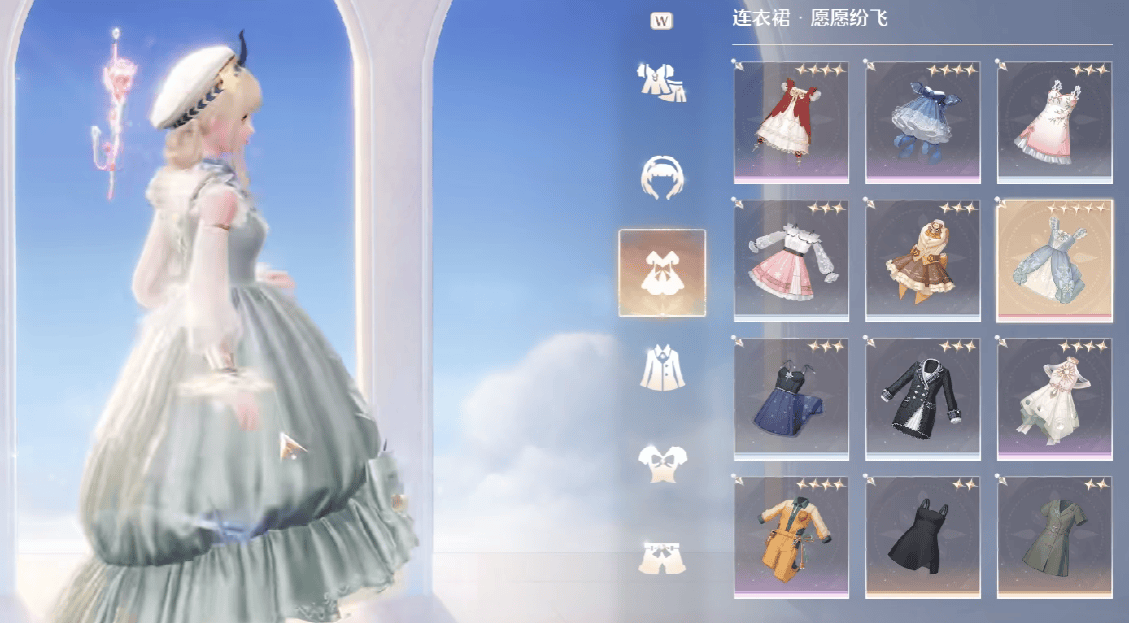This screenshot has height=623, width=1129.
Task: Pick the white and pink bow dress
Action: pos(1054,122)
